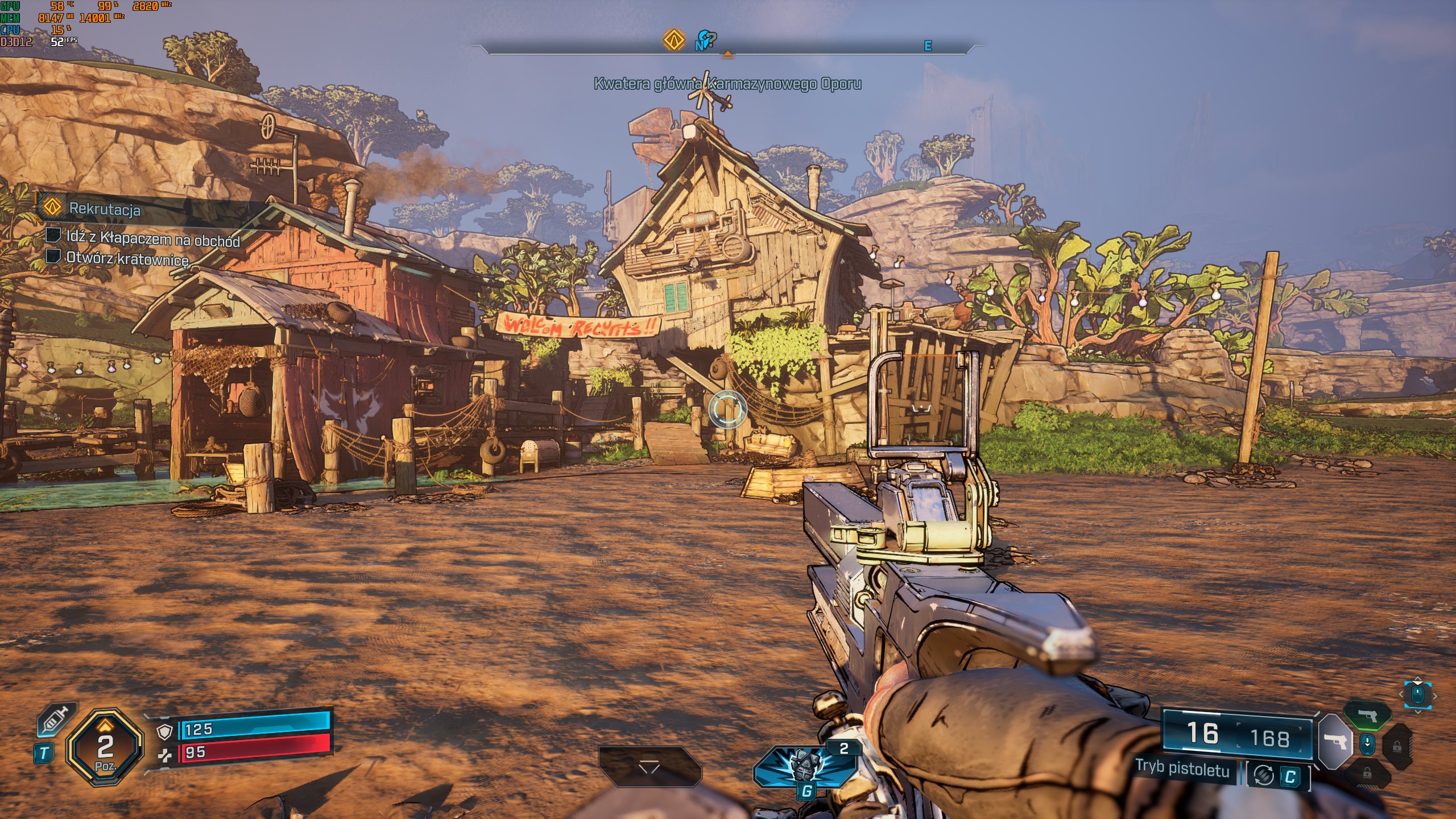Open the level 2 character badge

click(x=105, y=747)
